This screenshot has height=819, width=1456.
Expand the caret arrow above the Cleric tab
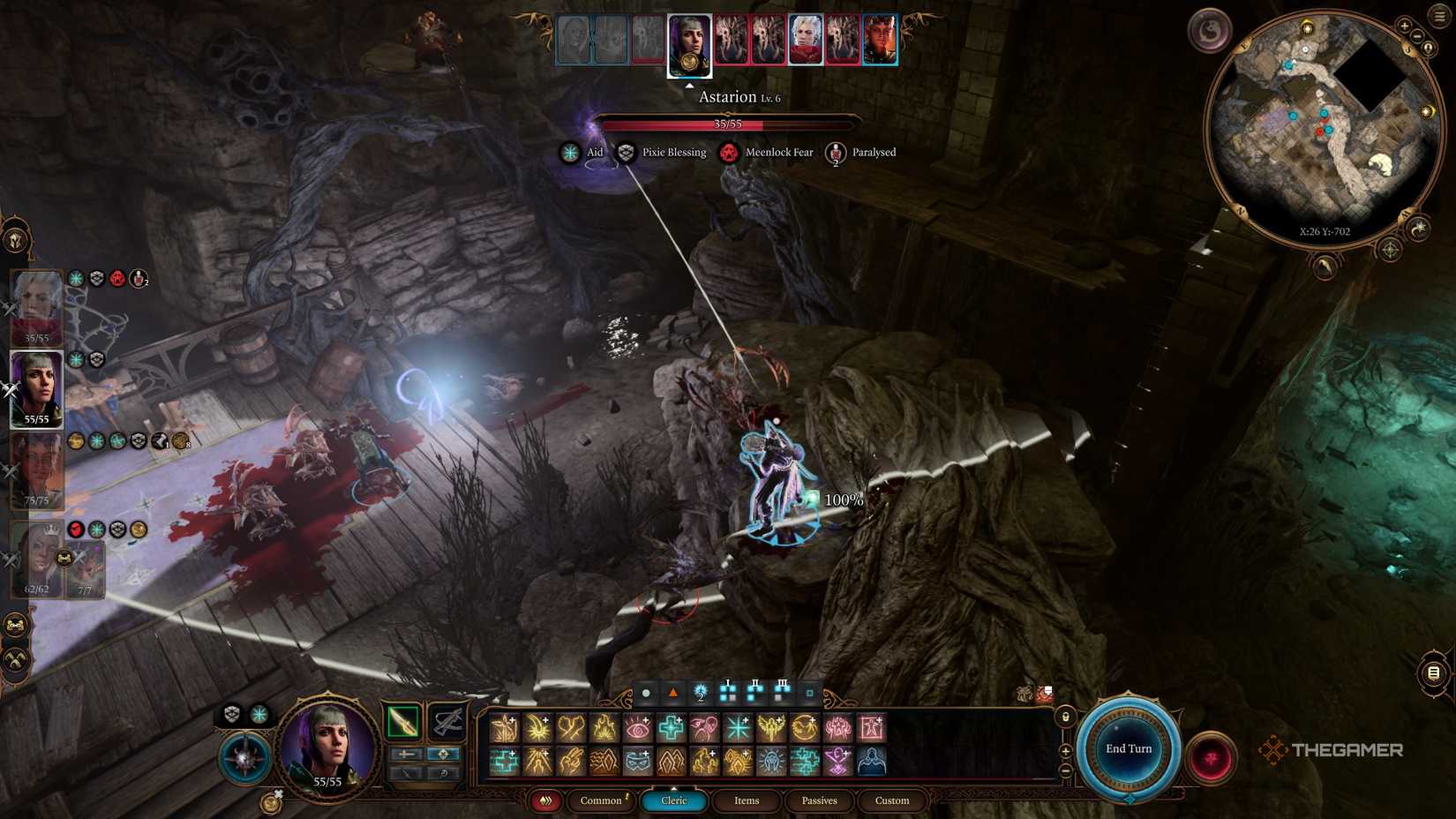click(x=674, y=786)
